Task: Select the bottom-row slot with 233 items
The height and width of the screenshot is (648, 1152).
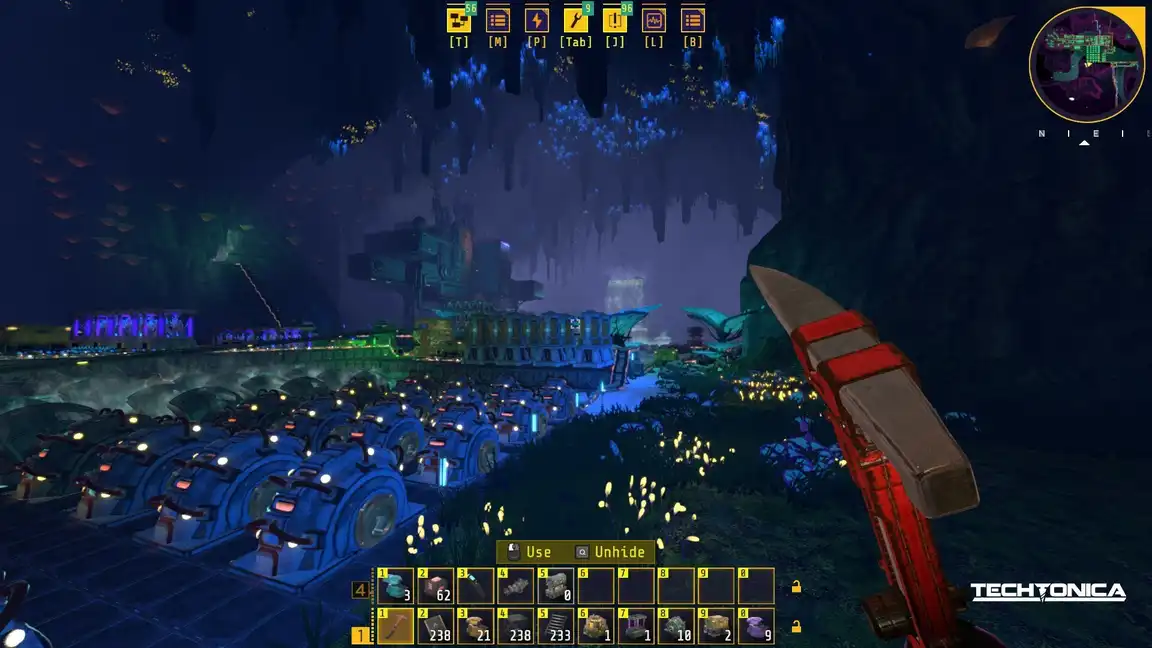Action: [556, 627]
